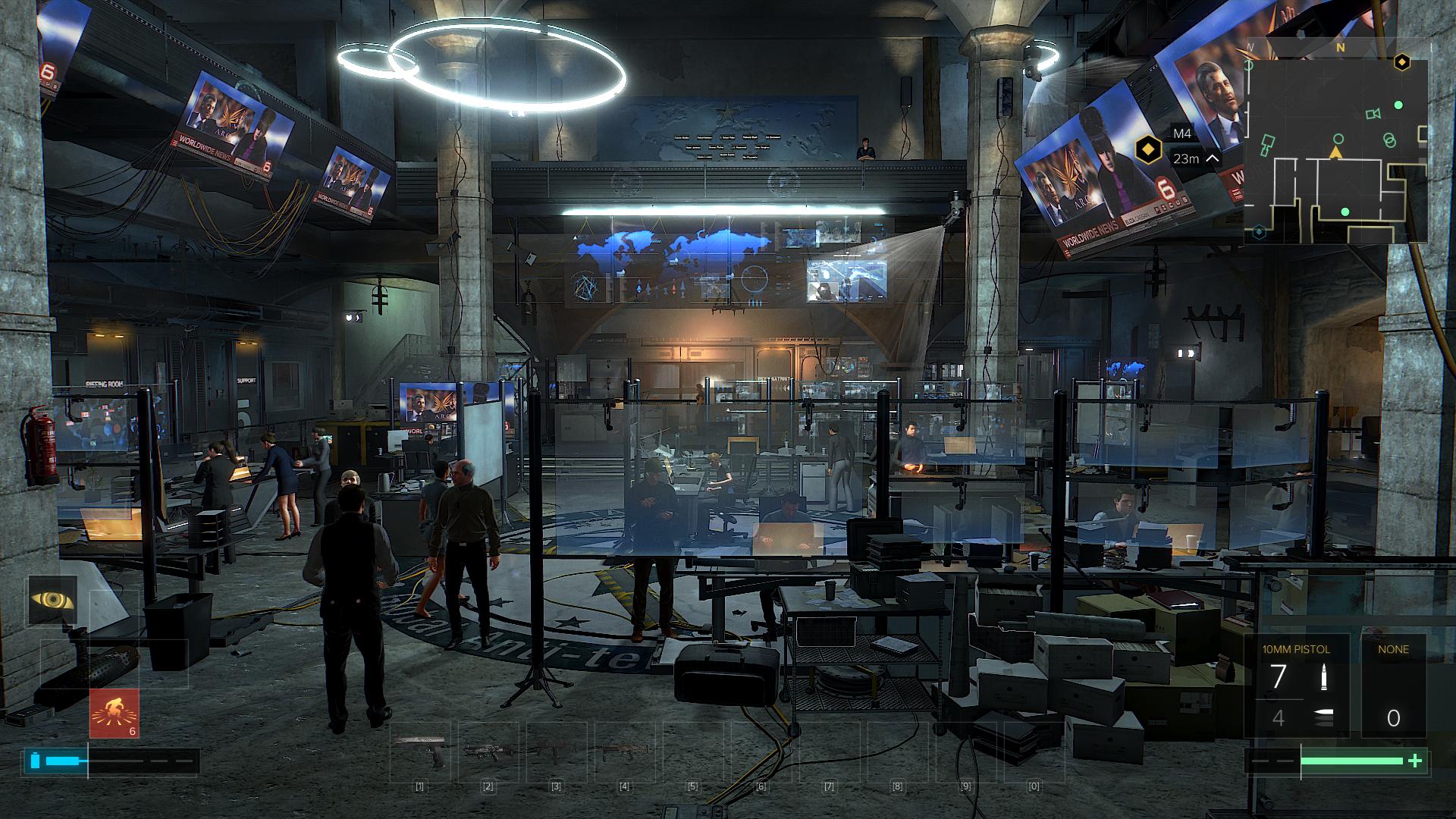Screen dimensions: 1456x819
Task: Click the hexagon objective marker on minimap
Action: coord(1402,62)
